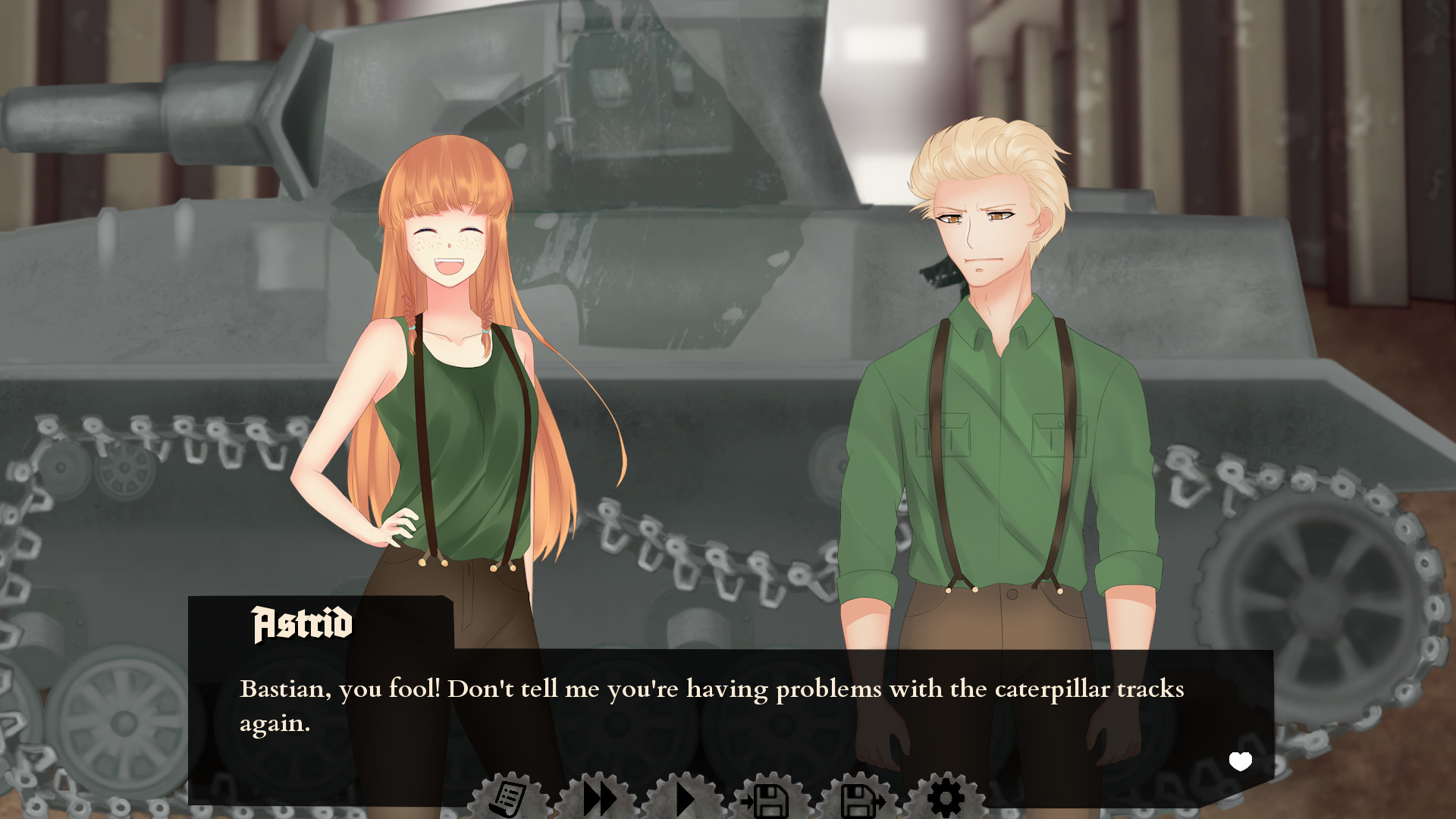Click the quick save floppy disk icon

(770, 798)
